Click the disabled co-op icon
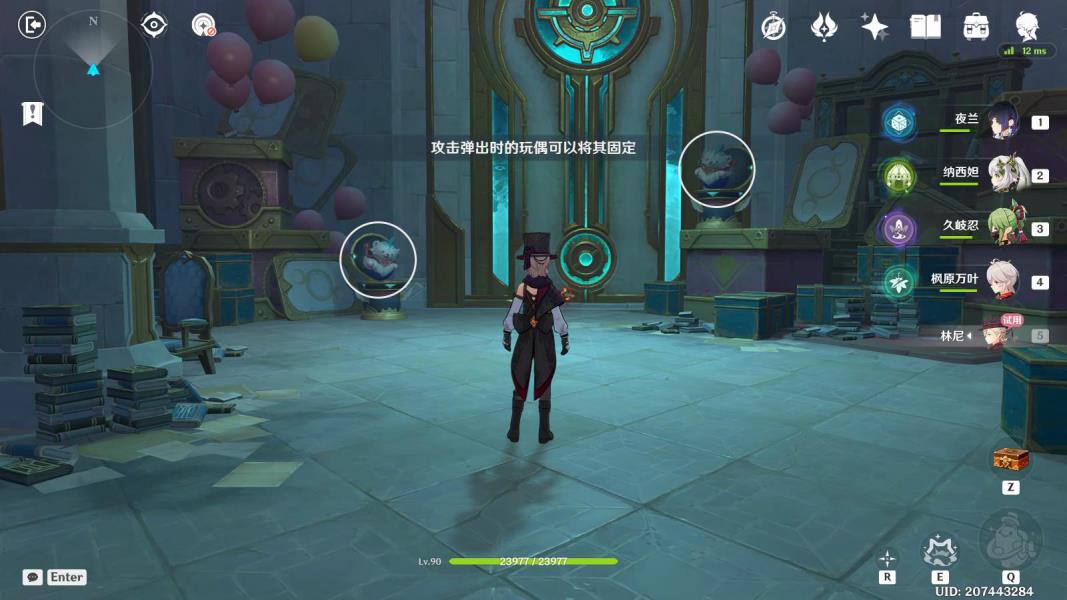 [x=204, y=25]
